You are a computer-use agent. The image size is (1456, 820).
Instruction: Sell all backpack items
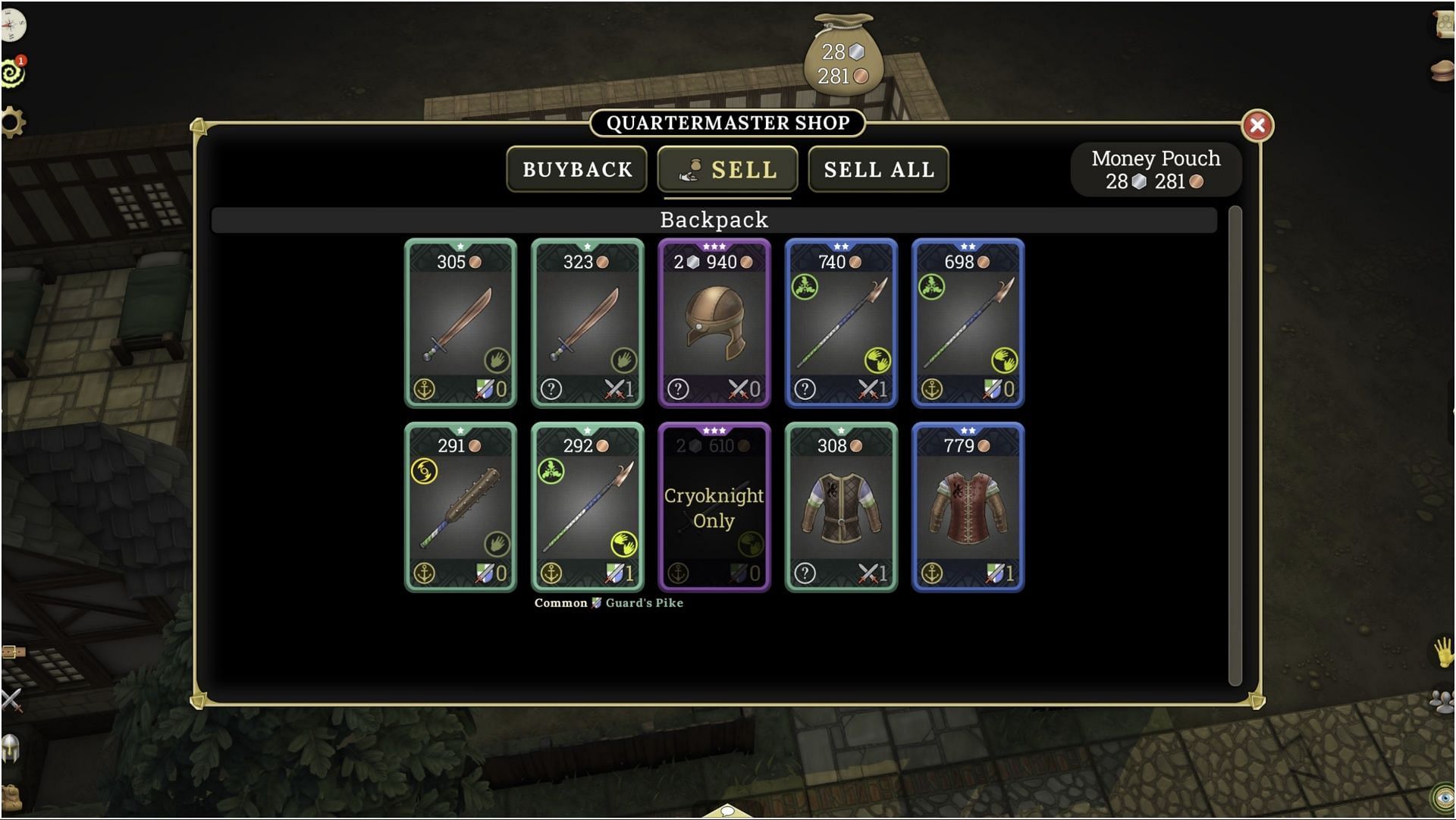pyautogui.click(x=878, y=169)
